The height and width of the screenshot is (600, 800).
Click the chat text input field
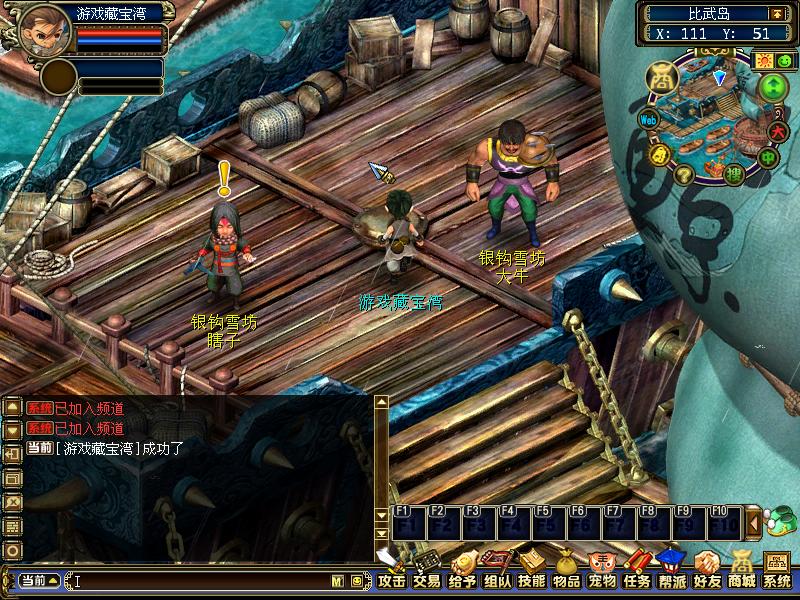click(200, 580)
